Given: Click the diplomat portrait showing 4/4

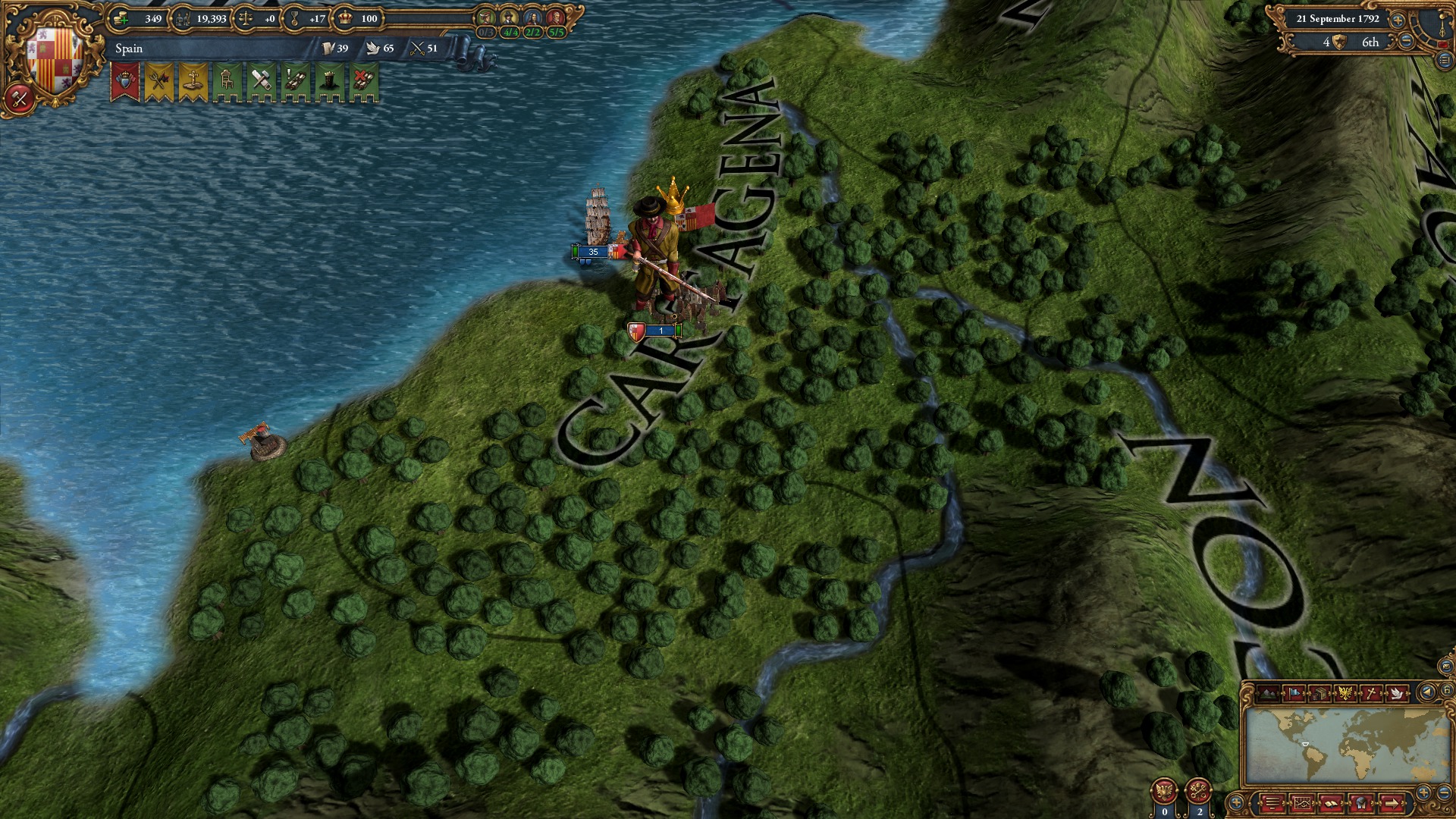Looking at the screenshot, I should tap(510, 17).
